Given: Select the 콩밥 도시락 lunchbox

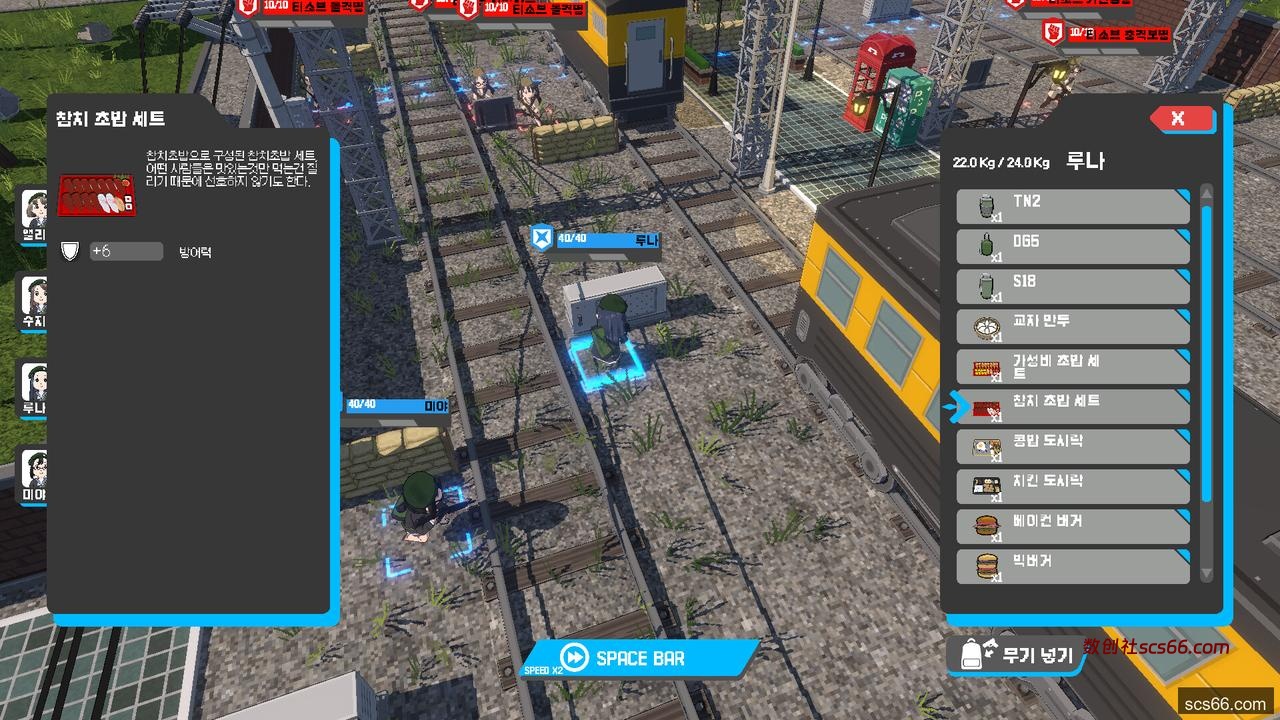Looking at the screenshot, I should (1073, 447).
